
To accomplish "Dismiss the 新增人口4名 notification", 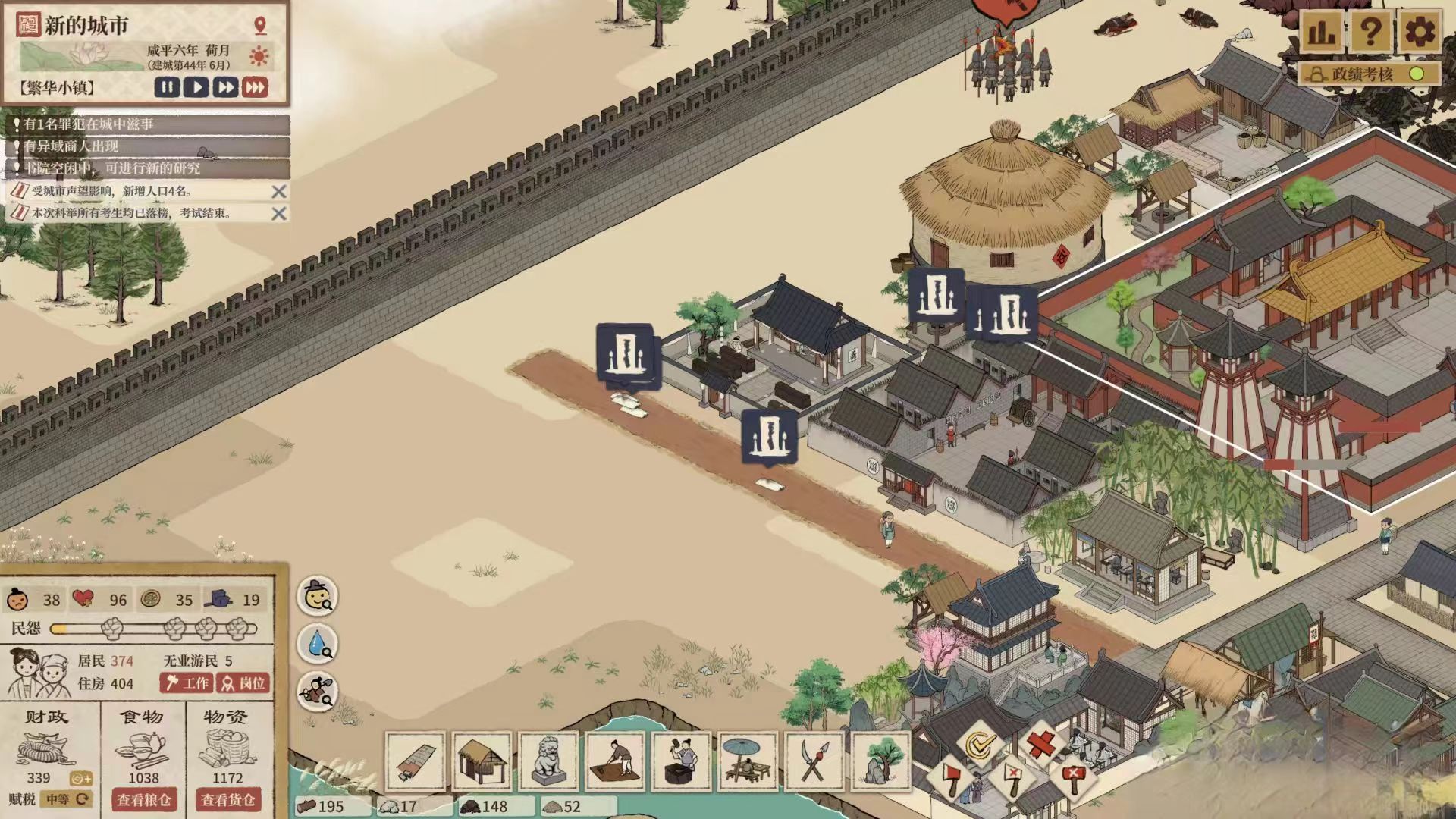I will (x=279, y=192).
